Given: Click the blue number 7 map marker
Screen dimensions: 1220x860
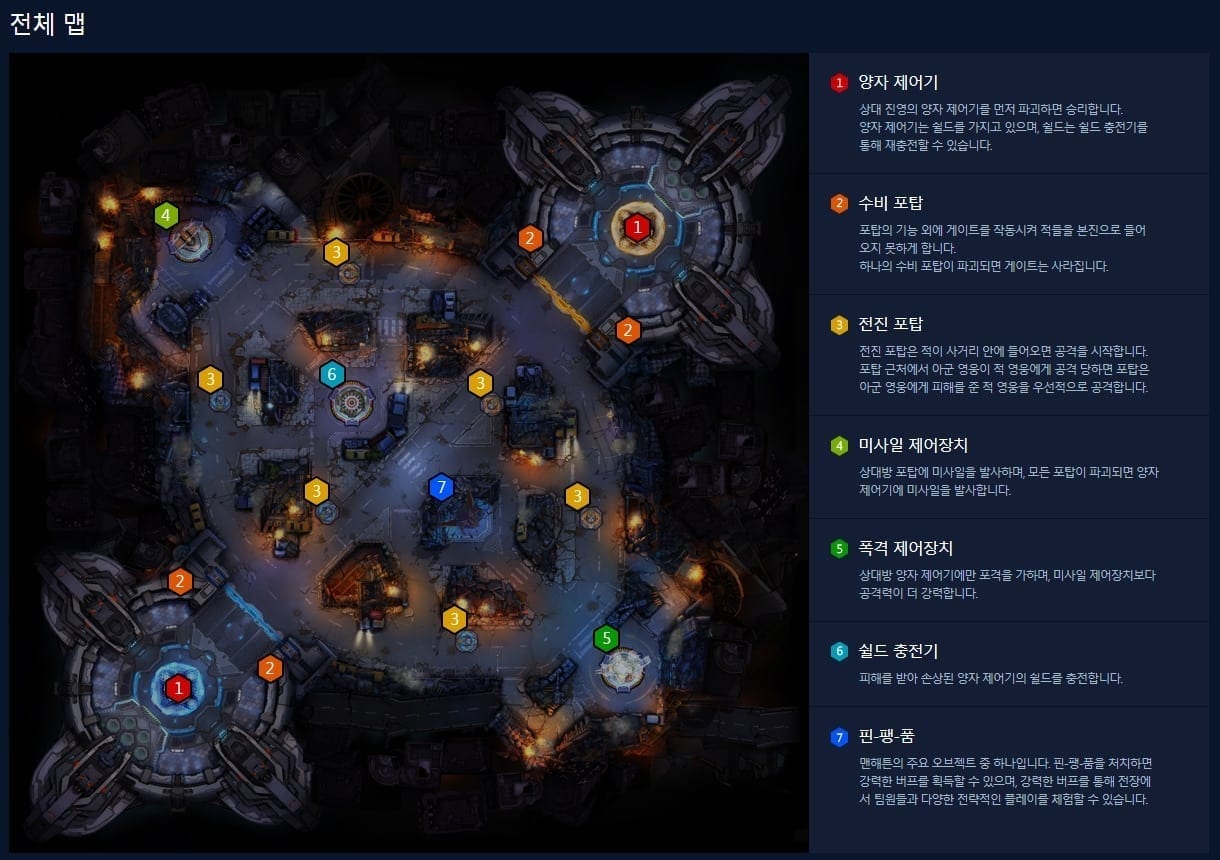Looking at the screenshot, I should point(440,487).
